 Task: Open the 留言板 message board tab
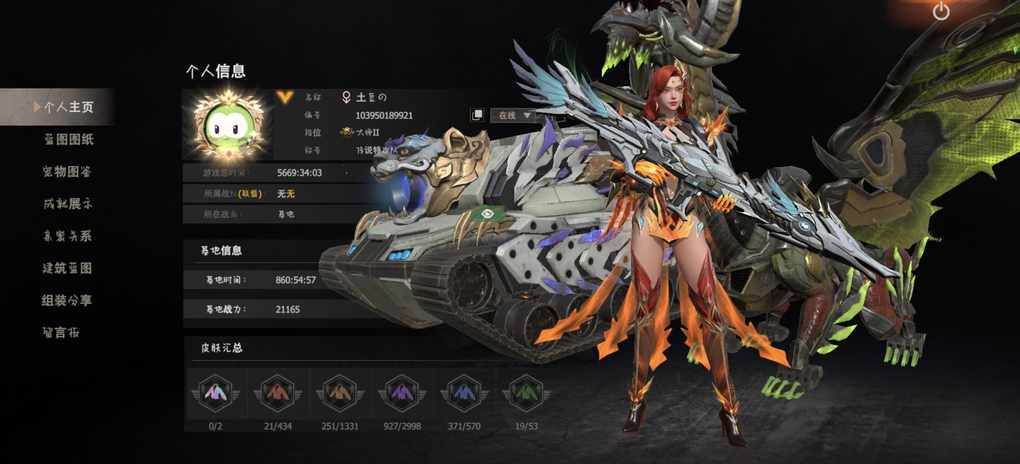tap(60, 332)
